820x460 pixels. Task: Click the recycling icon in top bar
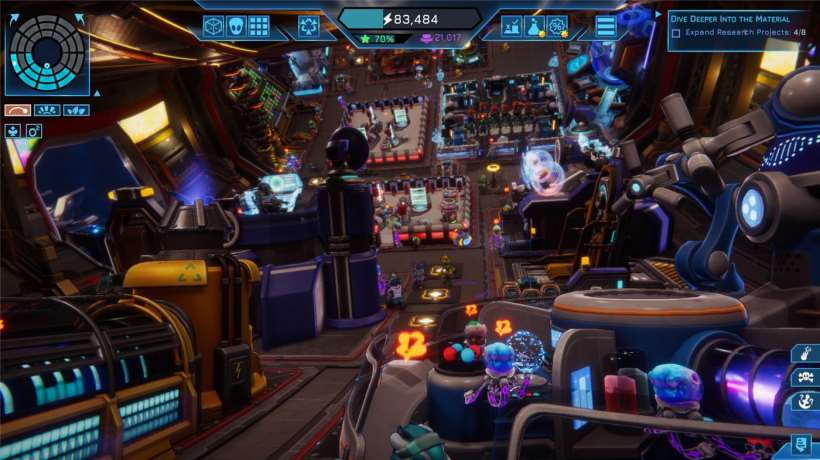coord(308,26)
